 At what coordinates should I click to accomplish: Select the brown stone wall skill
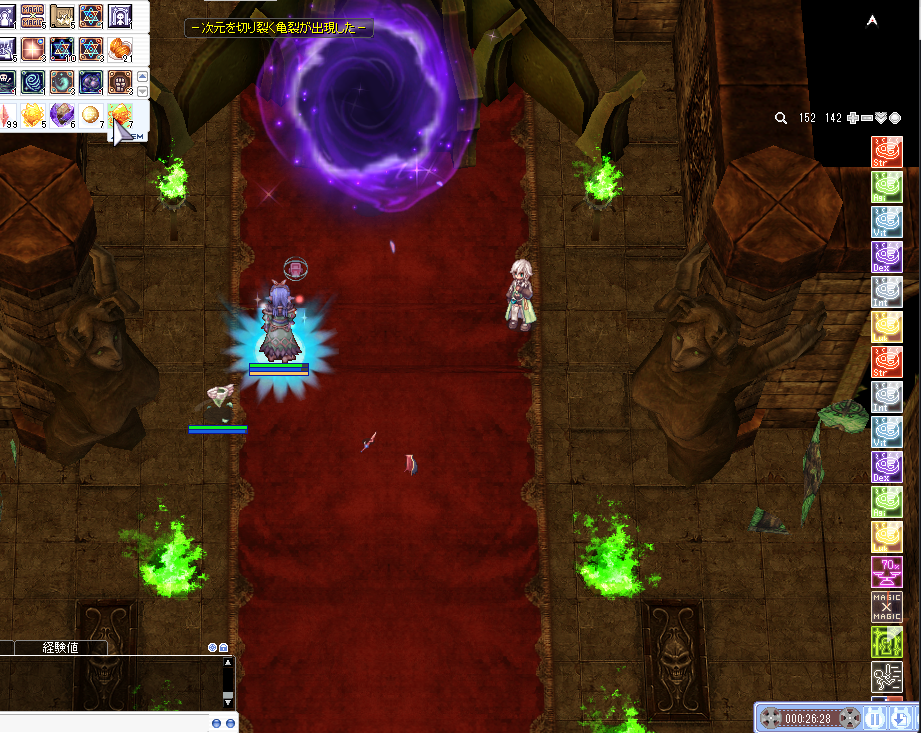tap(121, 82)
